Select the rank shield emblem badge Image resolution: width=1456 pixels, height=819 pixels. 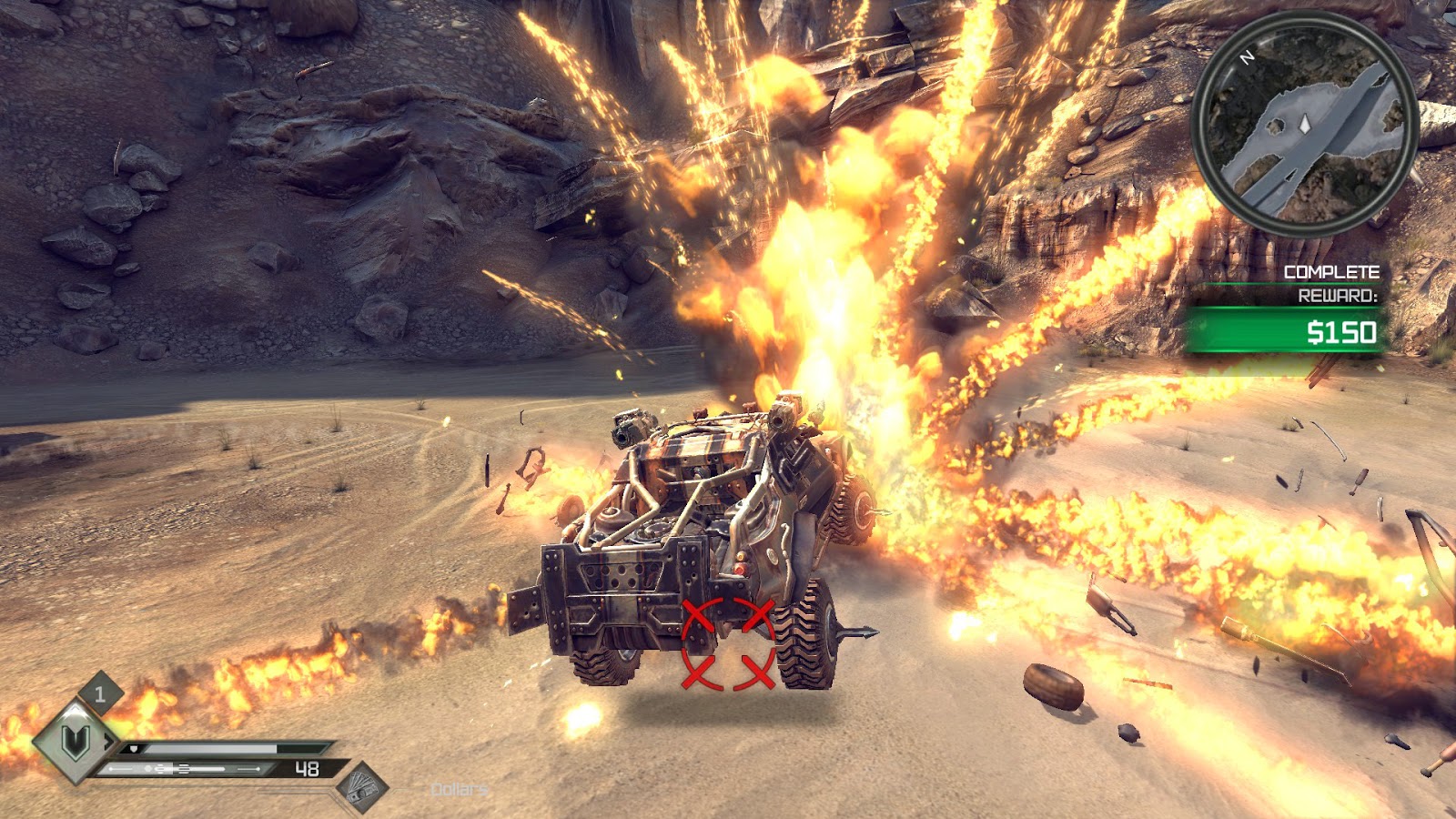tap(75, 743)
